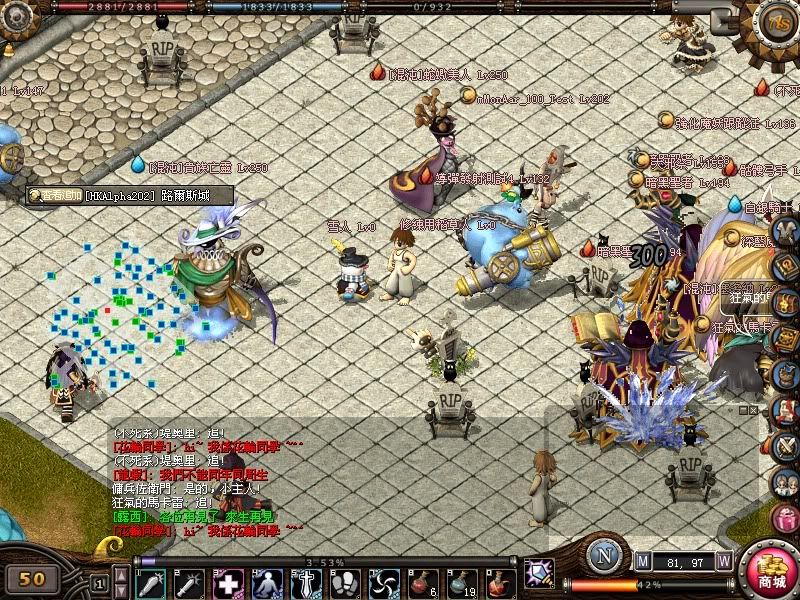Open the crossed swords menu icon
Screen dimensions: 800x600
(x=787, y=445)
